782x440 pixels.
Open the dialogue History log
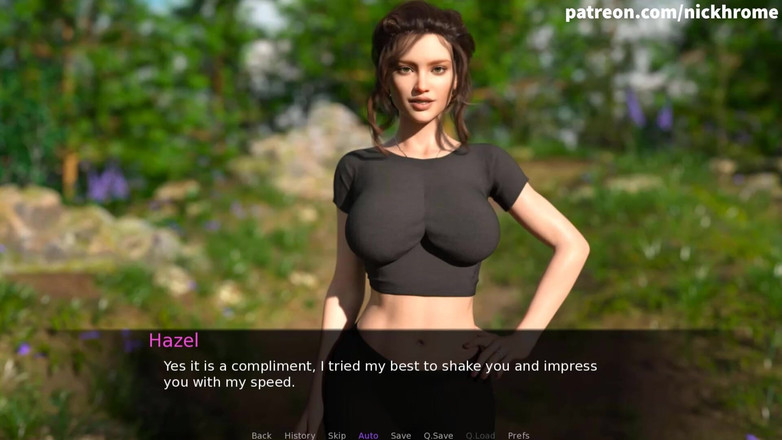coord(299,435)
